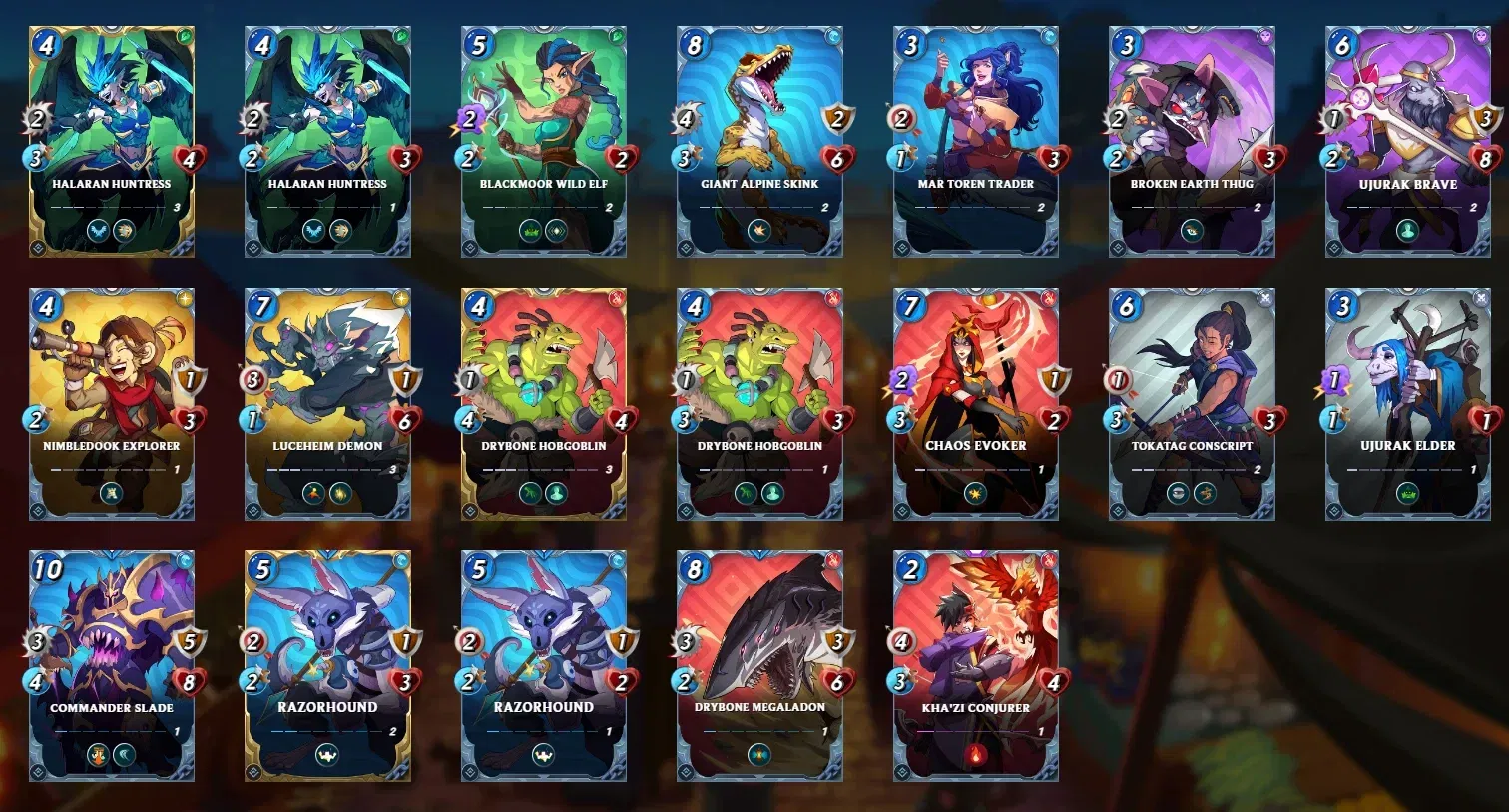The image size is (1509, 812).
Task: Select the gold-bordered Halaran Huntress card
Action: 112,141
